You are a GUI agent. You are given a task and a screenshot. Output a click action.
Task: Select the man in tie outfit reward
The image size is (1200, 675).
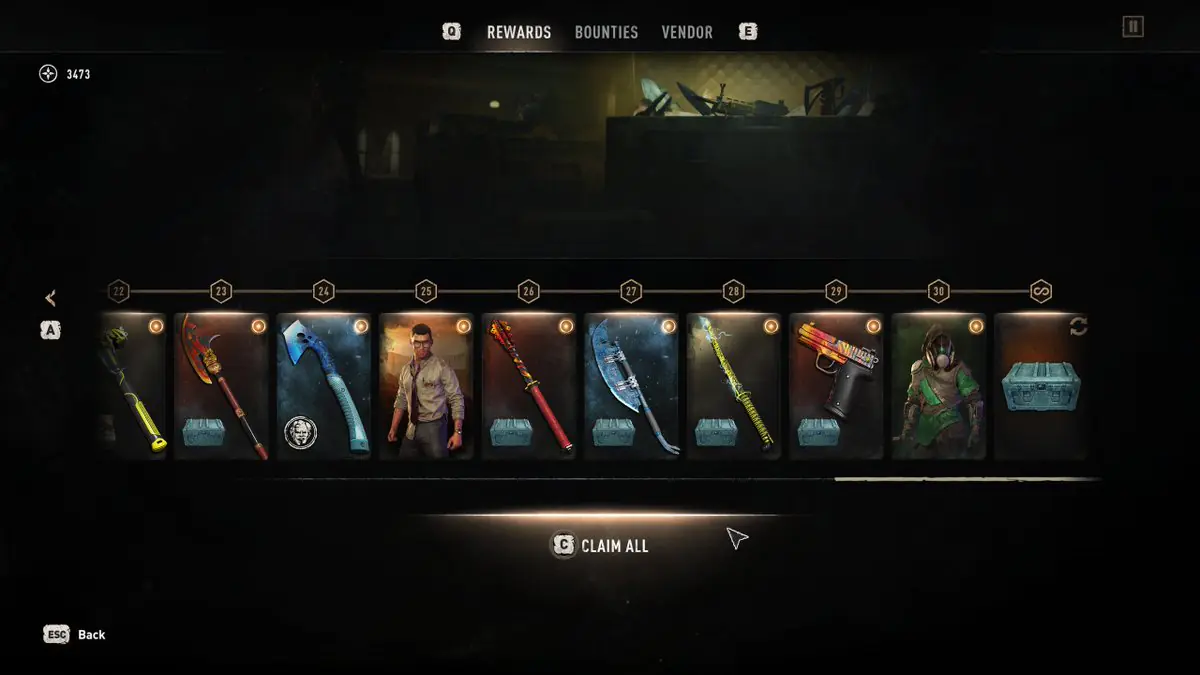click(x=426, y=386)
